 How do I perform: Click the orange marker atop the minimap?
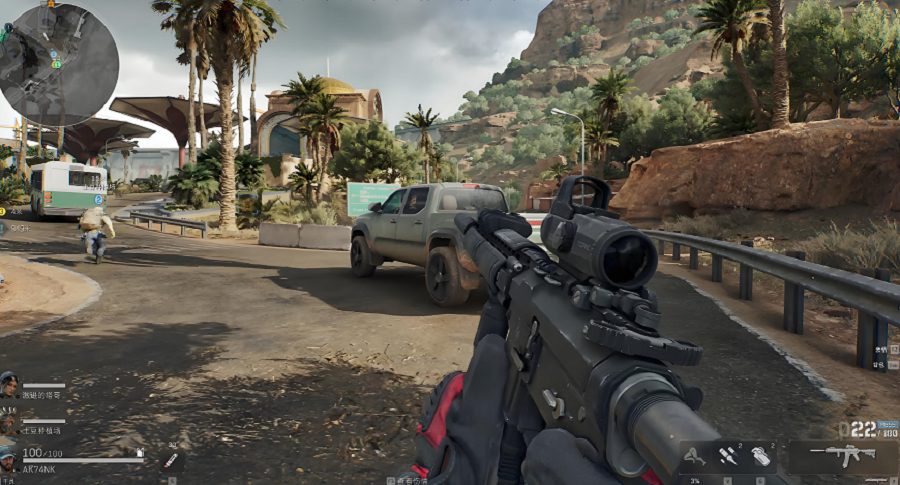point(51,5)
